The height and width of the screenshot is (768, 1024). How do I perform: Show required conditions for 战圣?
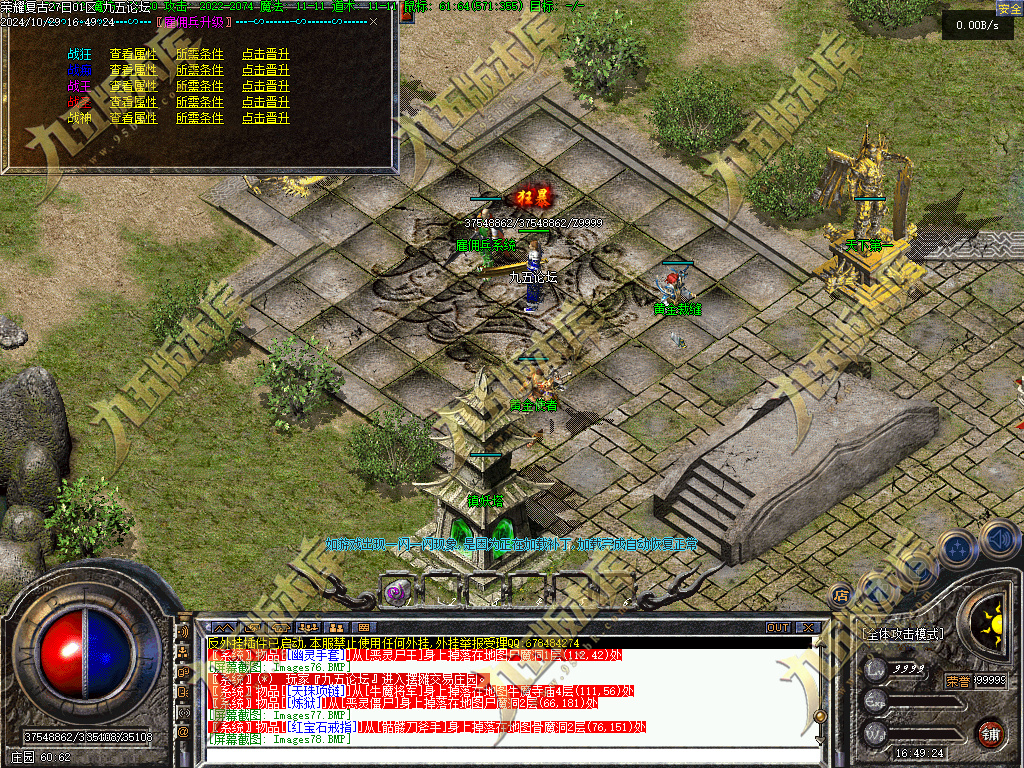pos(199,102)
